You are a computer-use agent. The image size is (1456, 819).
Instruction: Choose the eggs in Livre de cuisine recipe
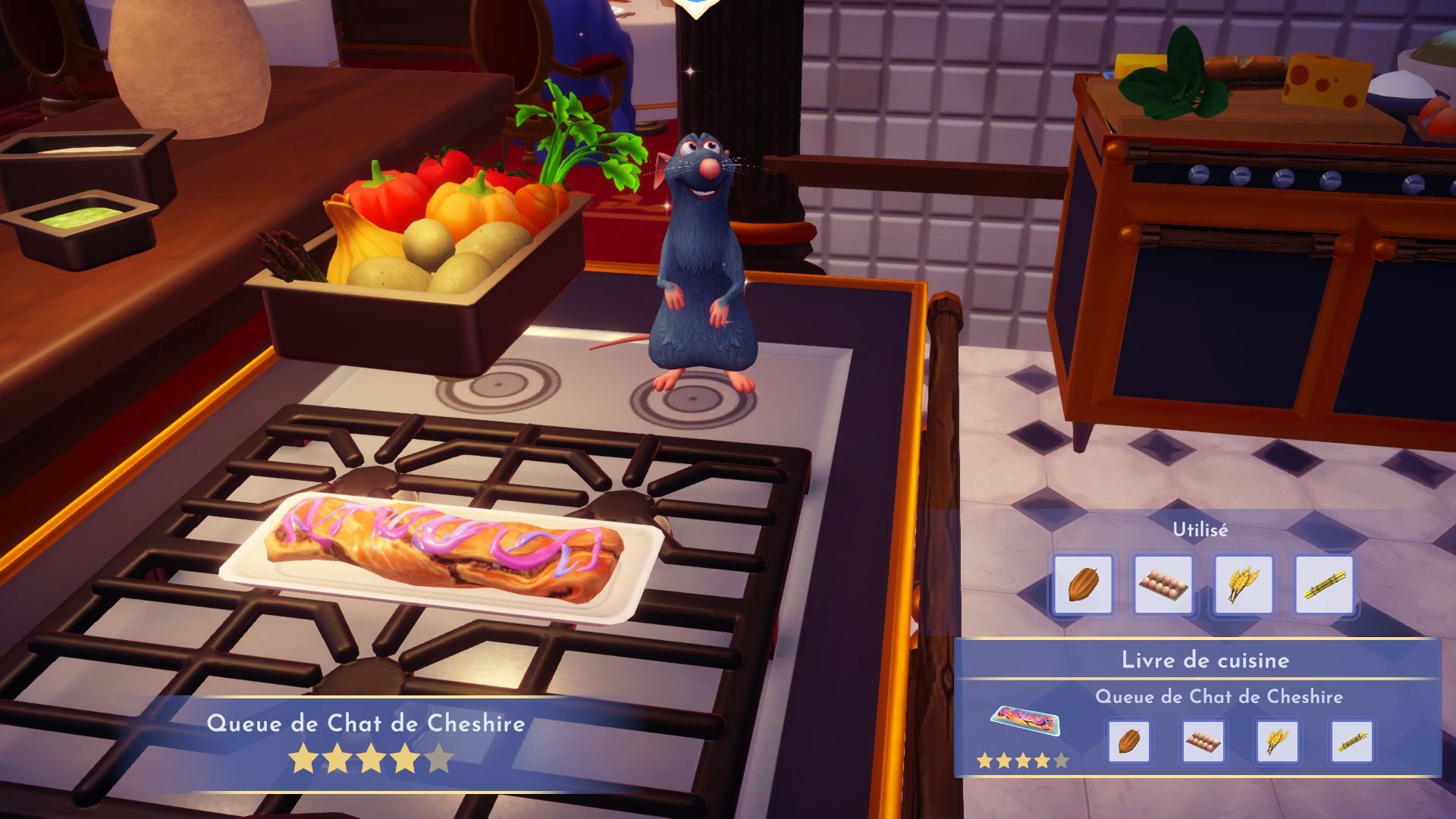click(x=1203, y=741)
